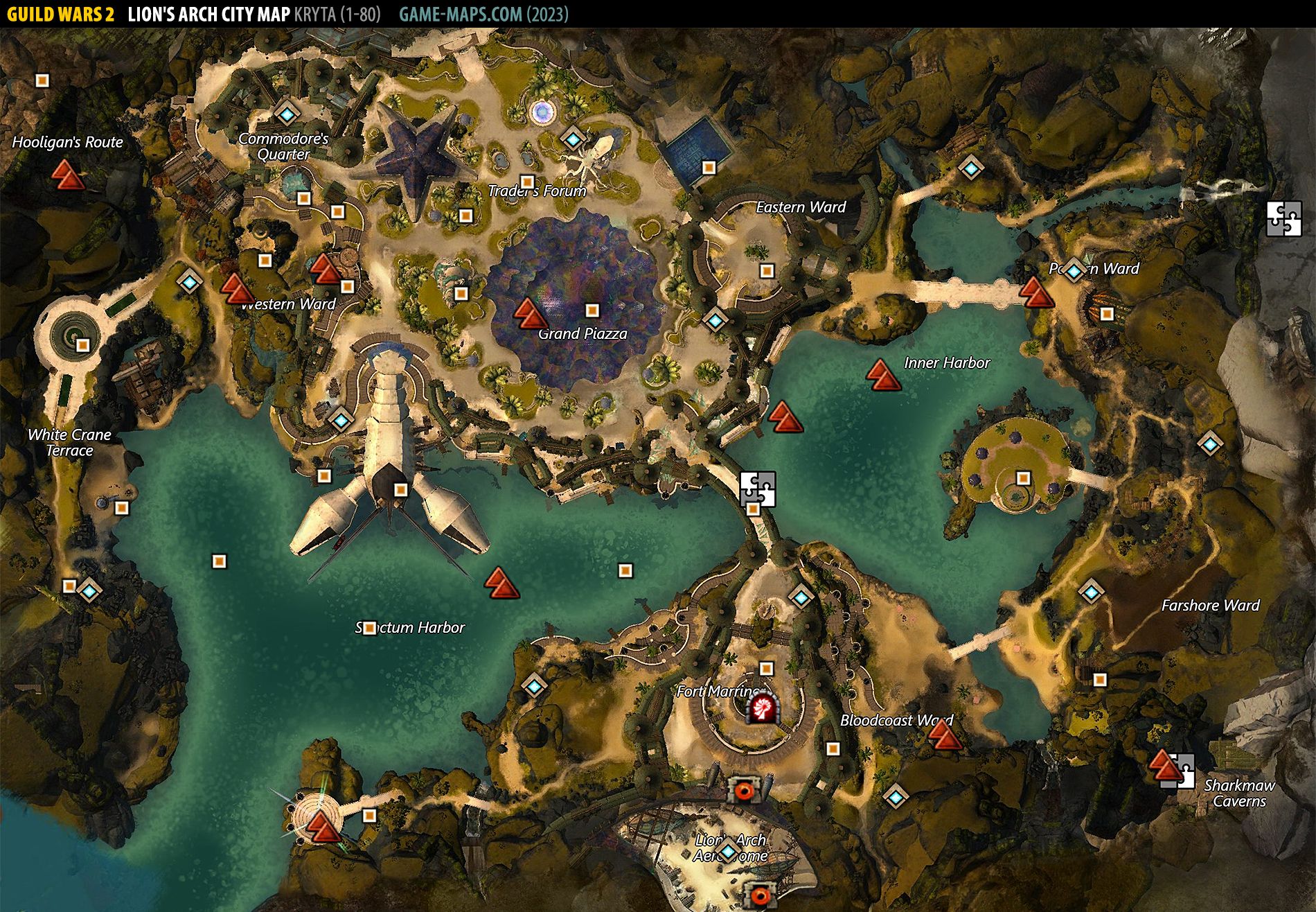Screen dimensions: 1316x912
Task: Choose the Farshore Ward waypoint diamond
Action: click(1091, 592)
